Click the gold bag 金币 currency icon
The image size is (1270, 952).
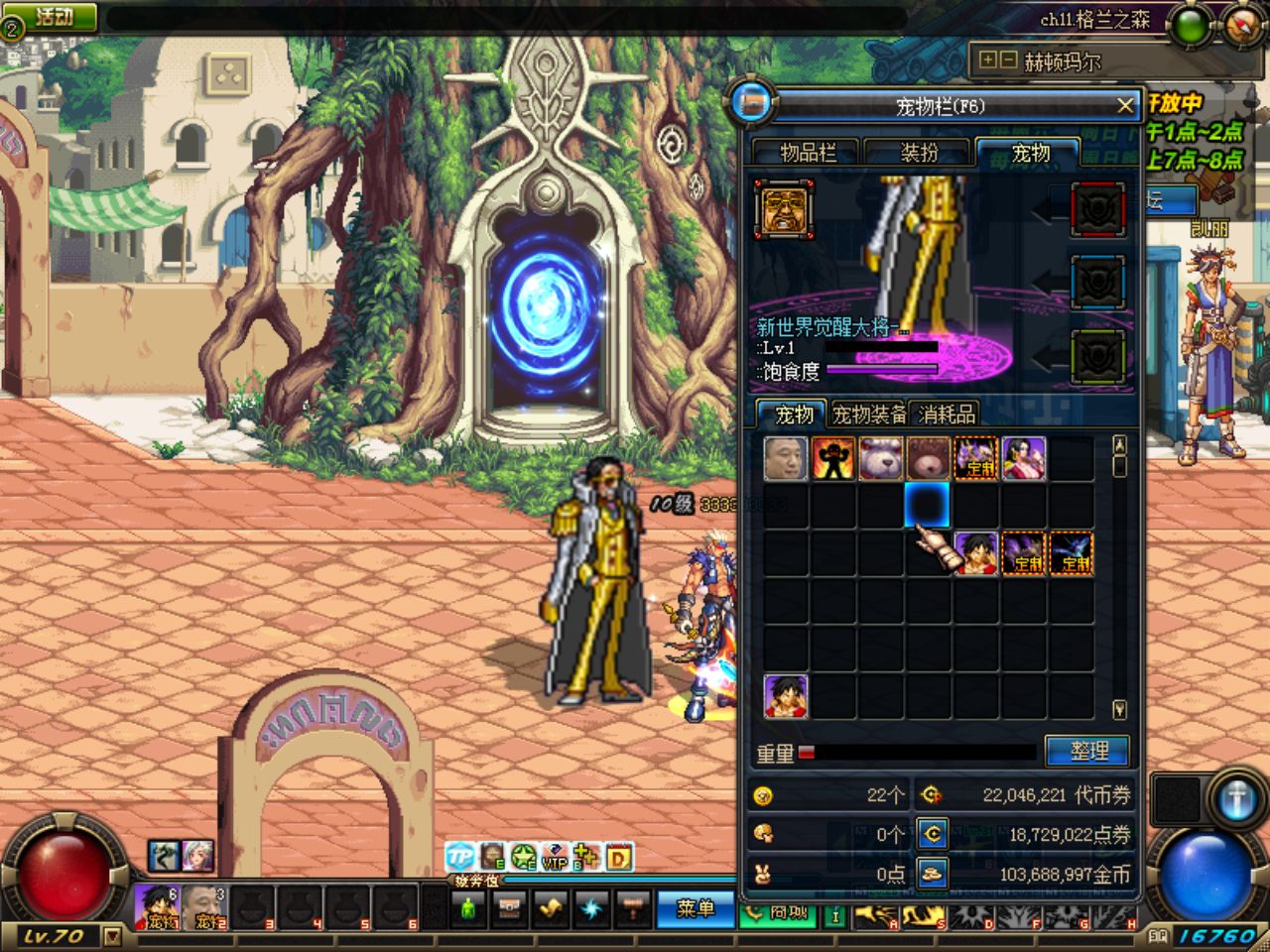point(930,874)
